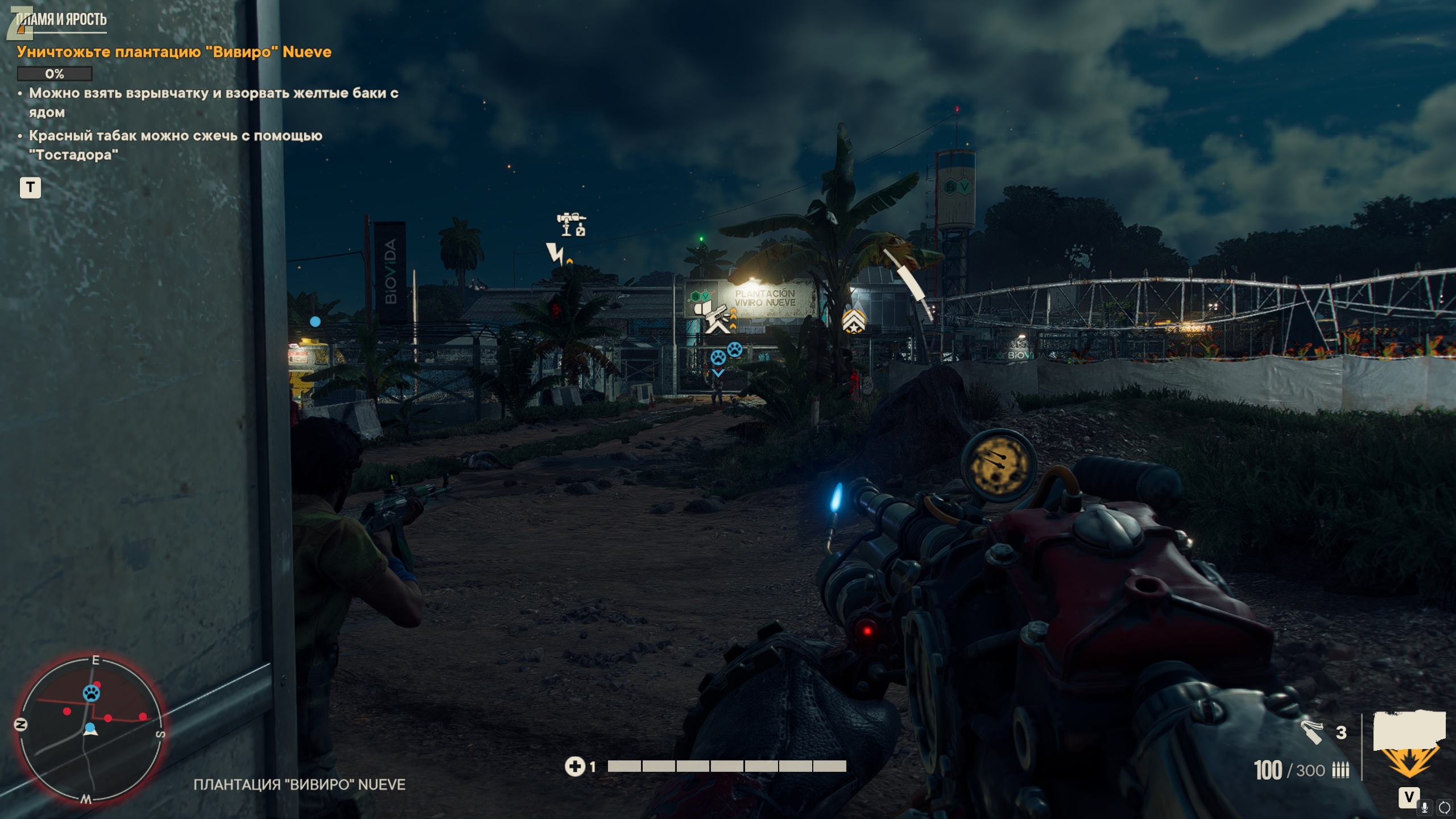The width and height of the screenshot is (1456, 819).
Task: Click the officer rank chevron marker
Action: click(x=853, y=322)
